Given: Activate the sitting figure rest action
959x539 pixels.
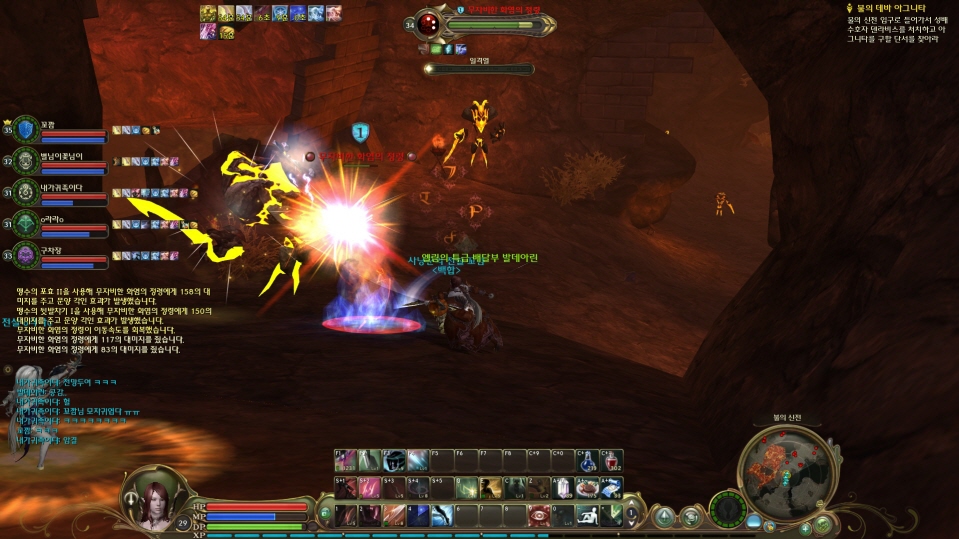Looking at the screenshot, I should point(588,516).
